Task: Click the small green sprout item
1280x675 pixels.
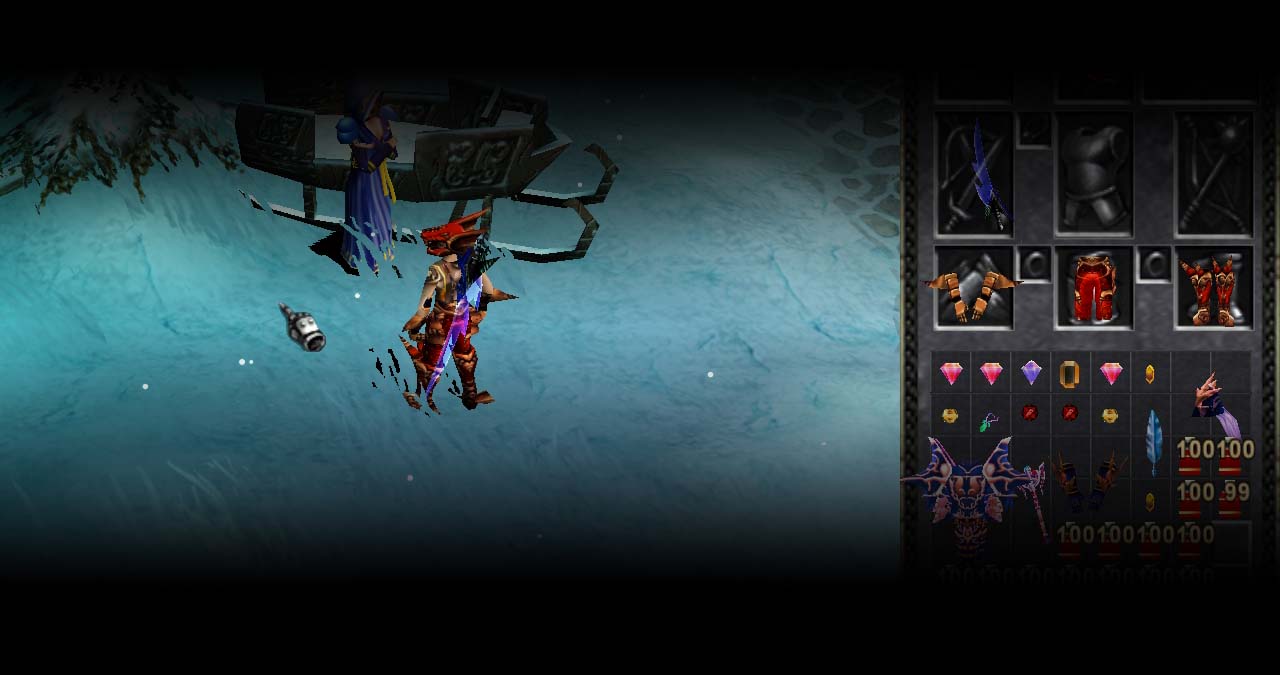Action: tap(989, 422)
